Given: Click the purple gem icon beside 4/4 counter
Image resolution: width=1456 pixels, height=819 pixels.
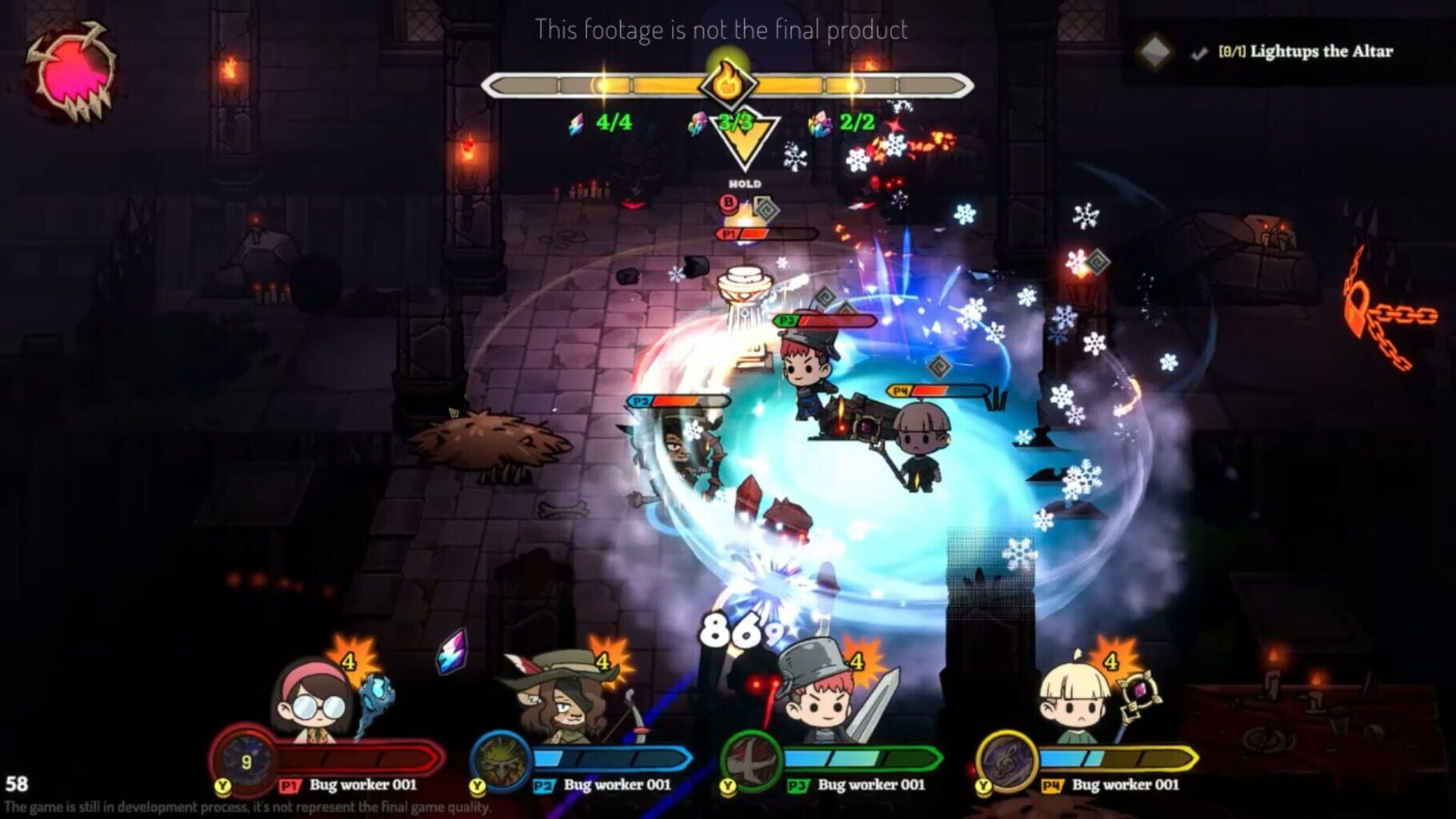Looking at the screenshot, I should [578, 123].
